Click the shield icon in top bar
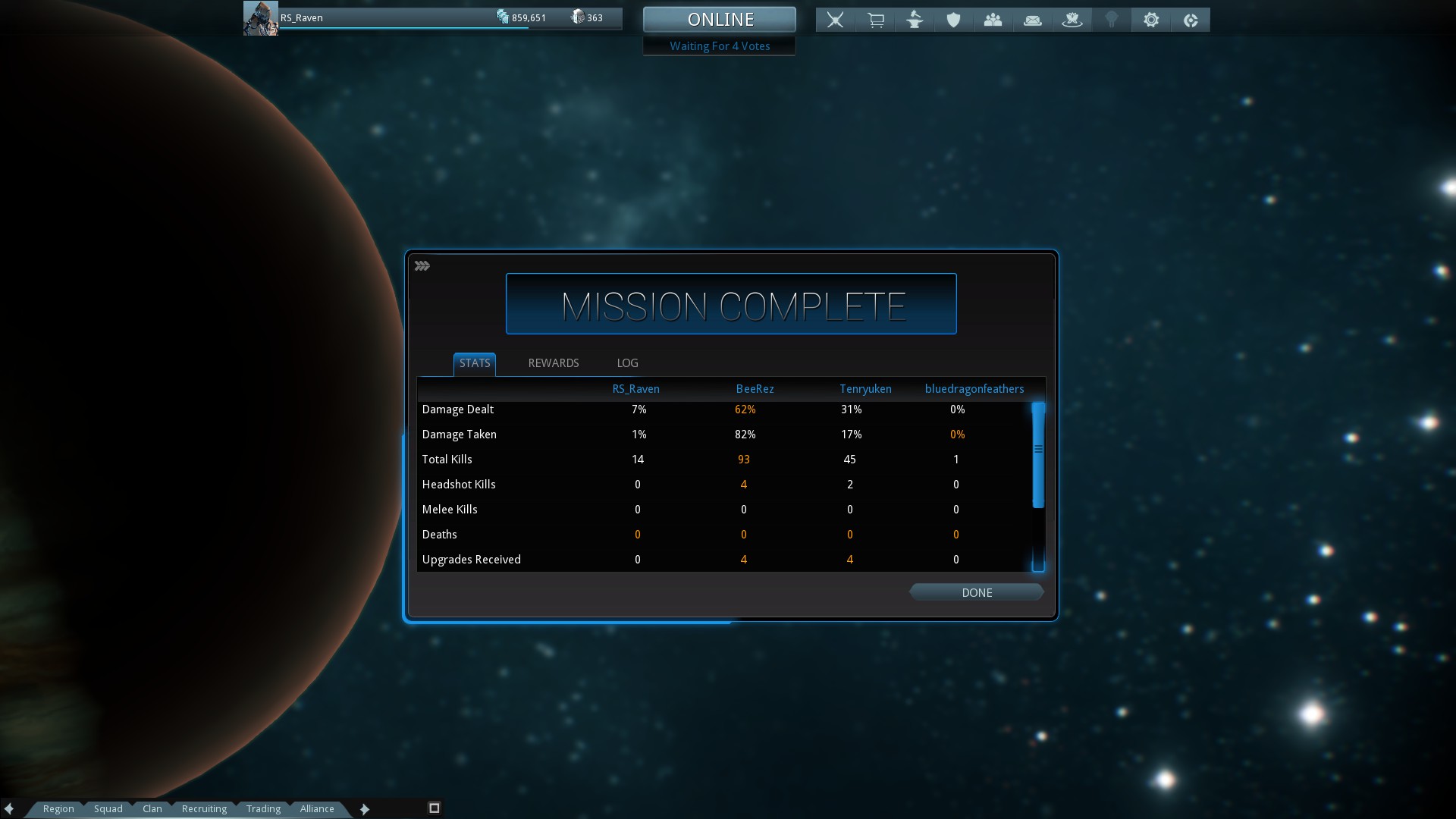This screenshot has width=1456, height=819. tap(953, 20)
